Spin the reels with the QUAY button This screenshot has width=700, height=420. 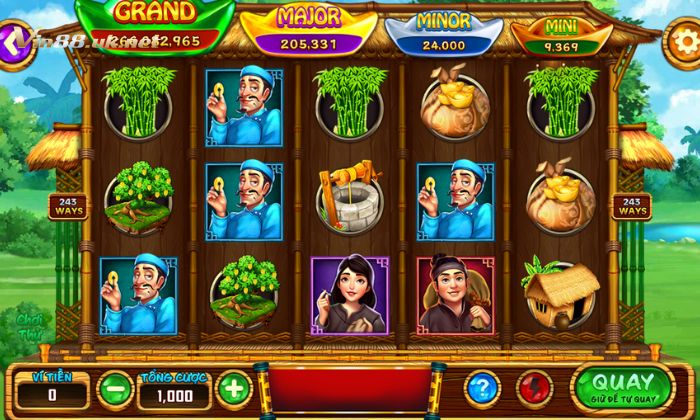[x=622, y=385]
